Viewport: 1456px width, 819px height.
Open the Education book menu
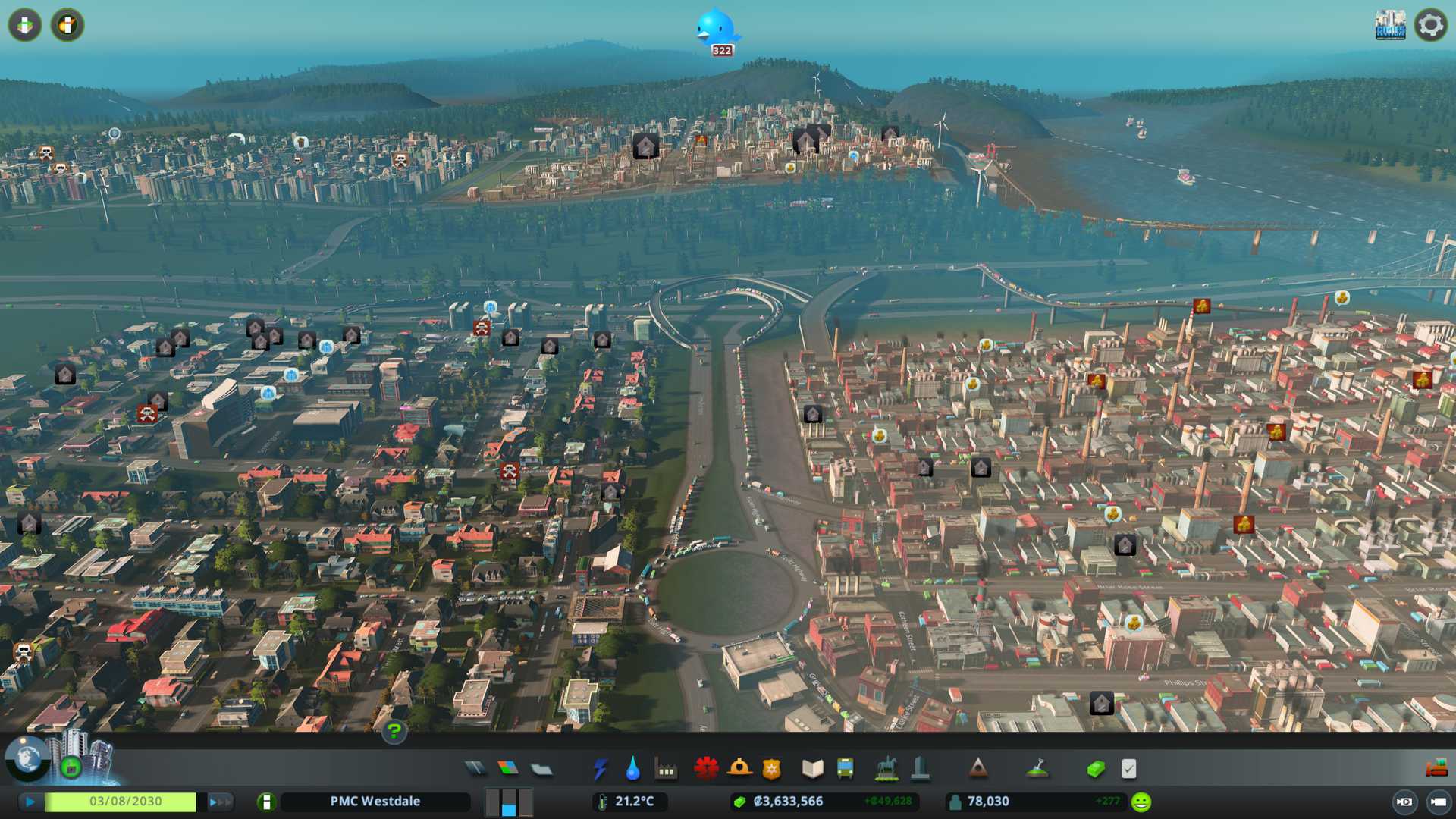click(x=812, y=769)
